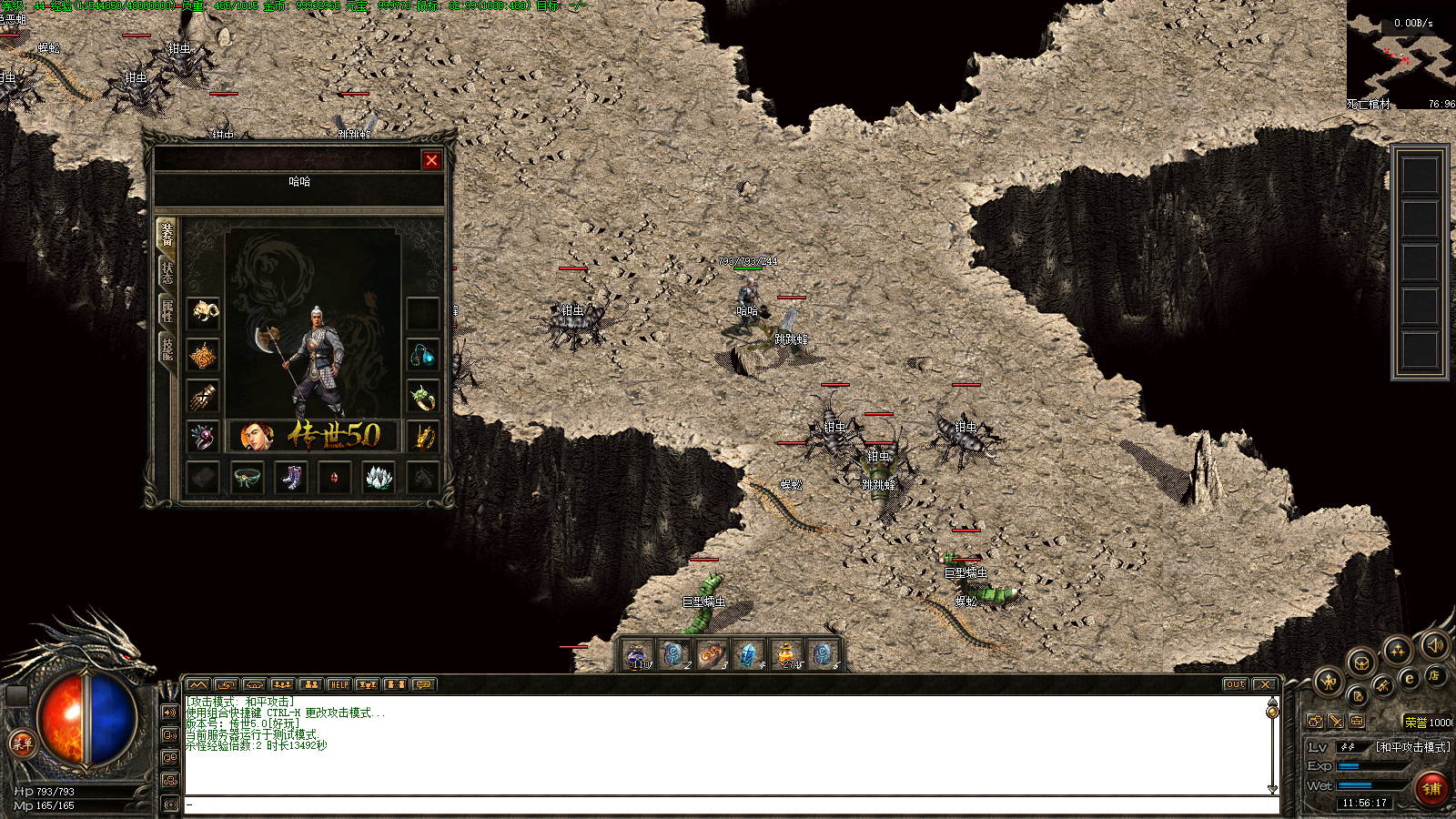Use the blue potion in hotbar

point(637,653)
